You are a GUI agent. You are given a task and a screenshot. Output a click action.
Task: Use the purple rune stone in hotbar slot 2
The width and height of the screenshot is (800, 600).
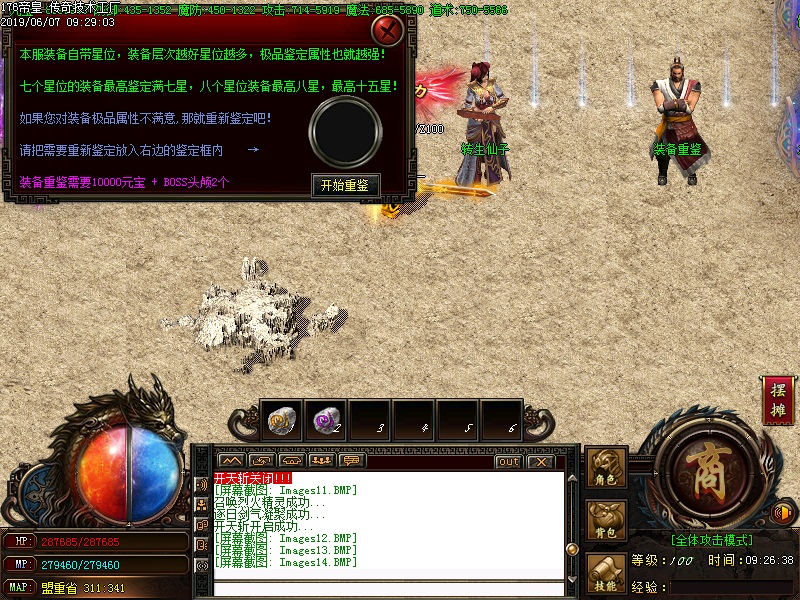click(x=324, y=421)
